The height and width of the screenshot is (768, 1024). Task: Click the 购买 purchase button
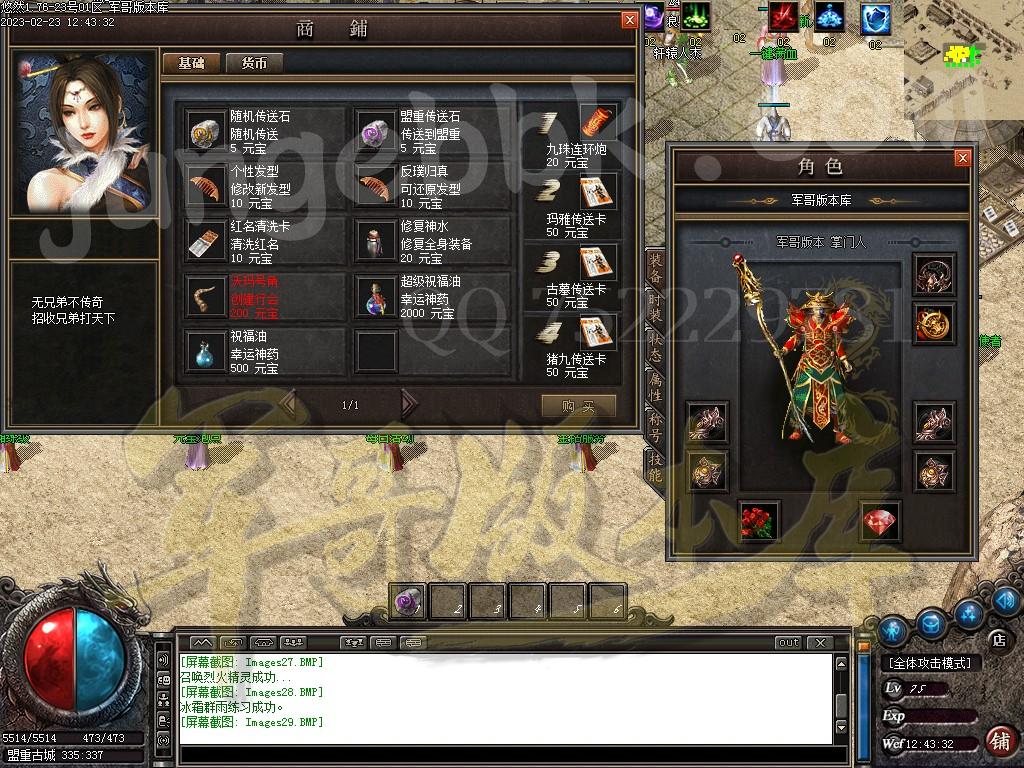tap(578, 405)
